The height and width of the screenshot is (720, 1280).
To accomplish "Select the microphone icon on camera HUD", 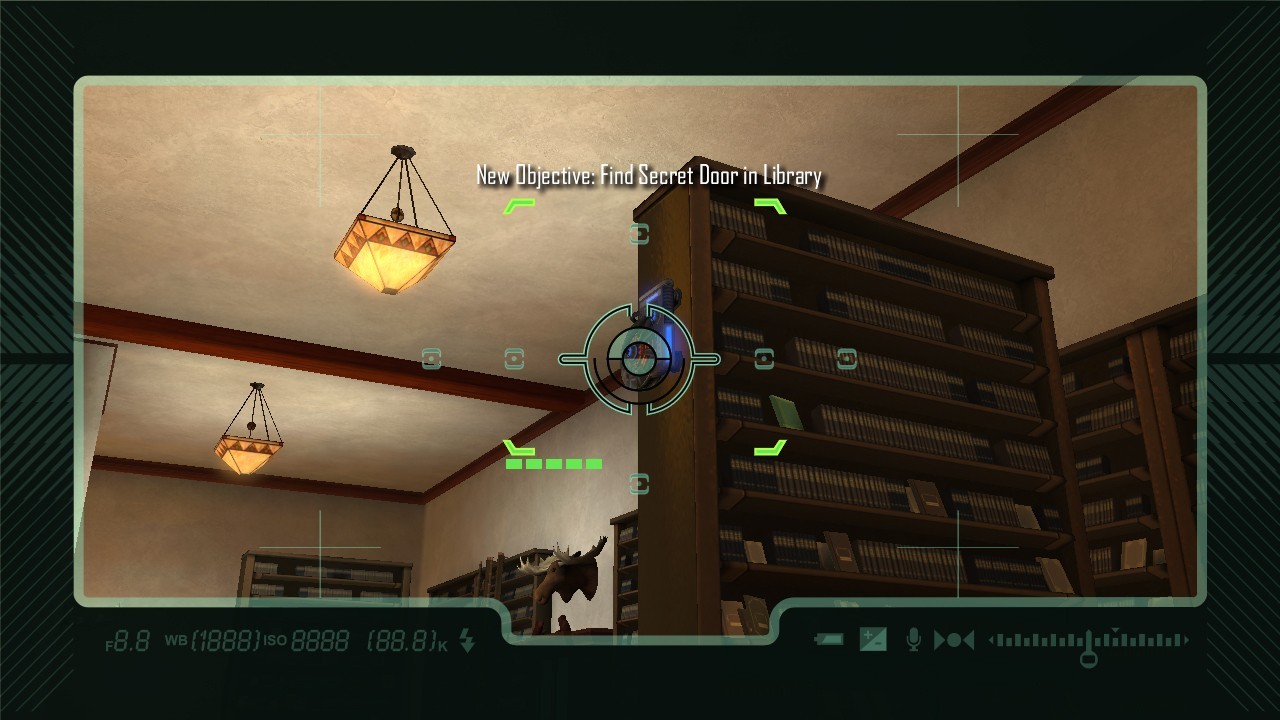I will click(x=913, y=640).
